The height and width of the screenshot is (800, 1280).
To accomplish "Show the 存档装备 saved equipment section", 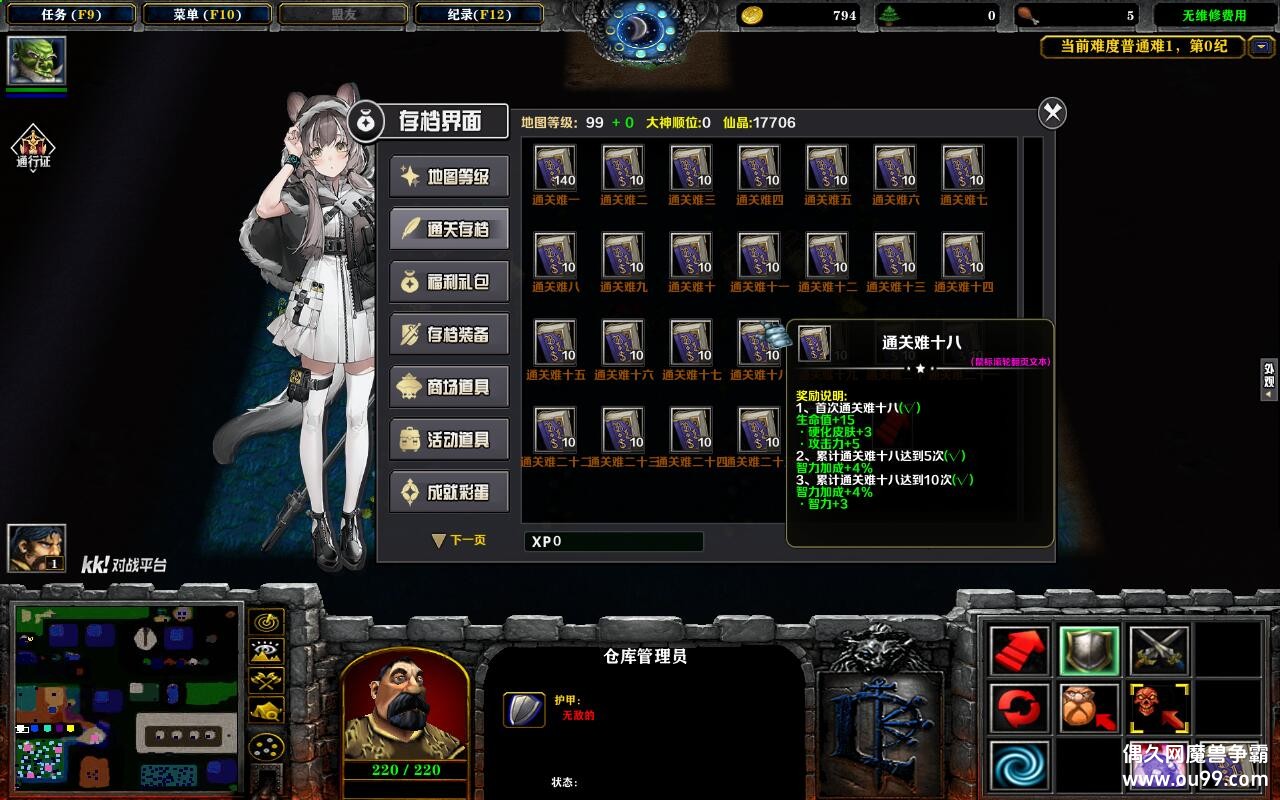I will coord(449,335).
